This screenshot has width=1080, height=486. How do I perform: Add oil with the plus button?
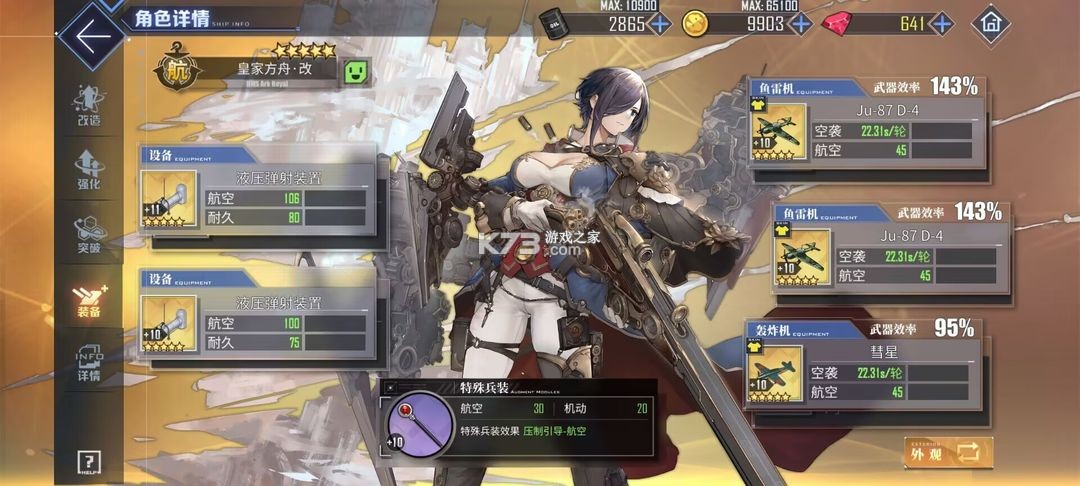tap(660, 23)
